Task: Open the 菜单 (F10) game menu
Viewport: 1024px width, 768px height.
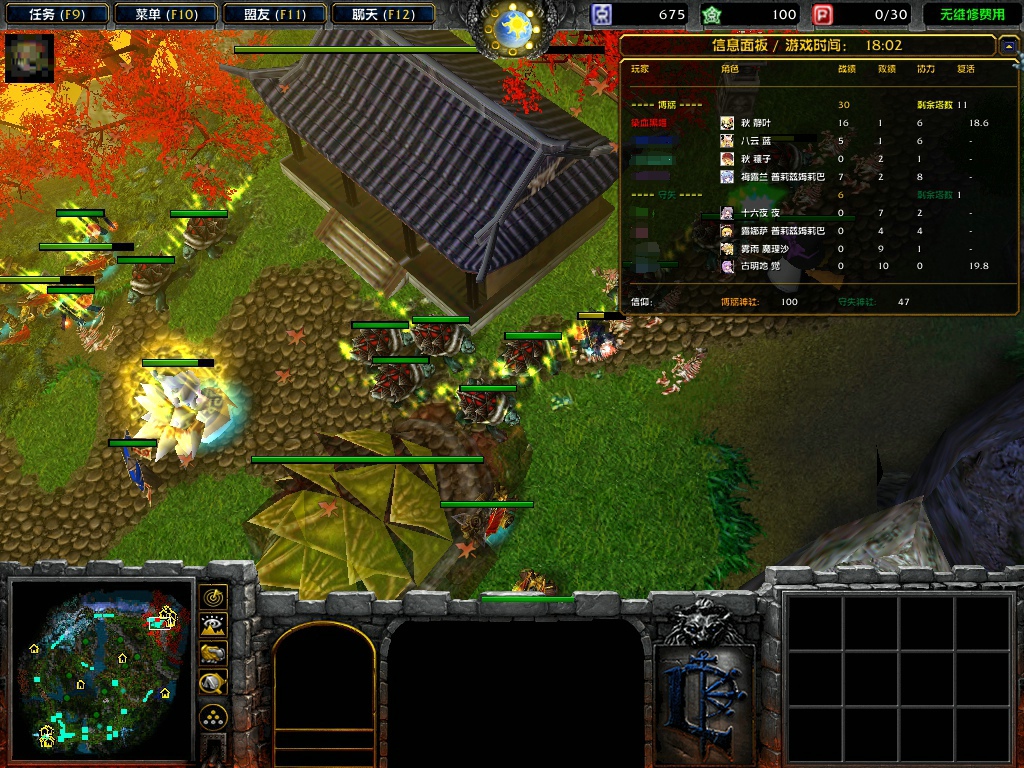Action: coord(164,14)
